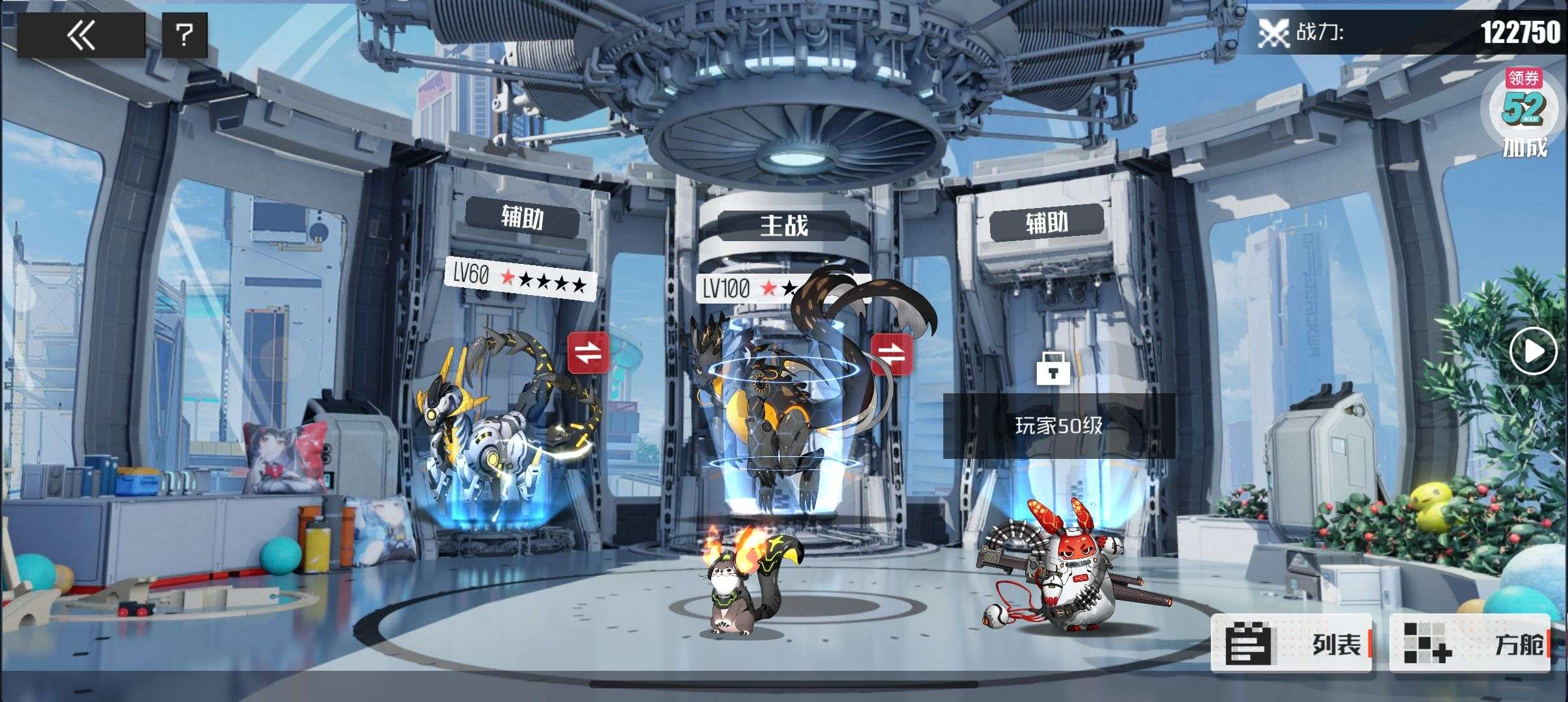Tap the locked support slot padlock

click(x=1052, y=369)
